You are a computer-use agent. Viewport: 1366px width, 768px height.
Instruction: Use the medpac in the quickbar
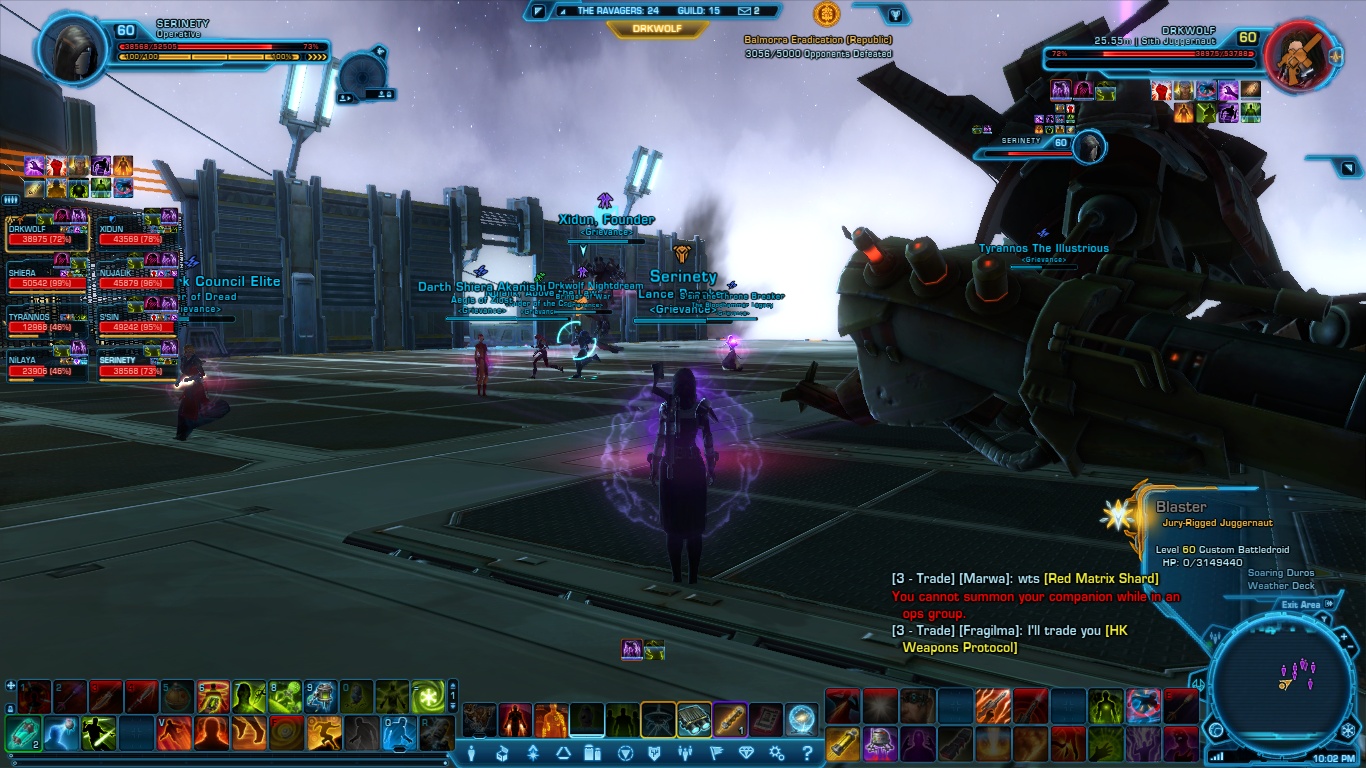[x=23, y=733]
